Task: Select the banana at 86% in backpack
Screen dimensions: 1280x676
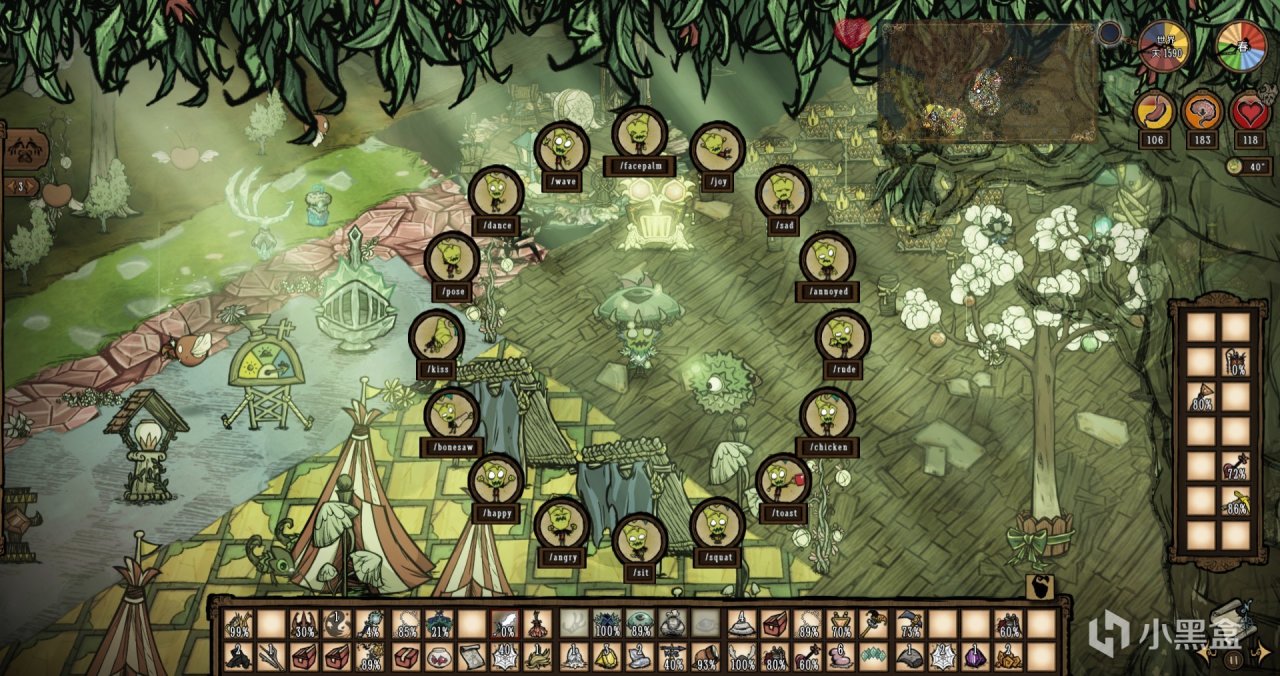Action: (1236, 501)
